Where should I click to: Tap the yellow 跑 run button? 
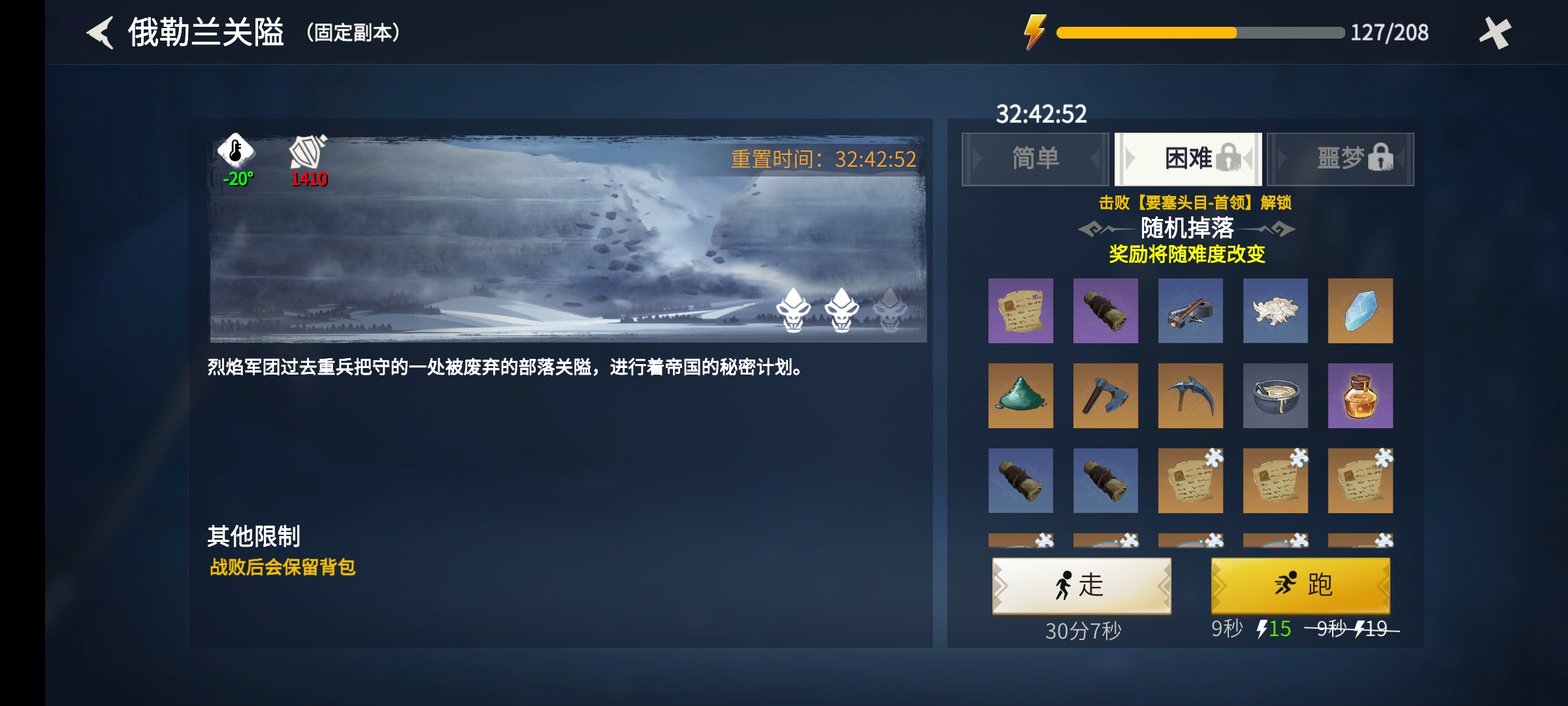coord(1300,585)
